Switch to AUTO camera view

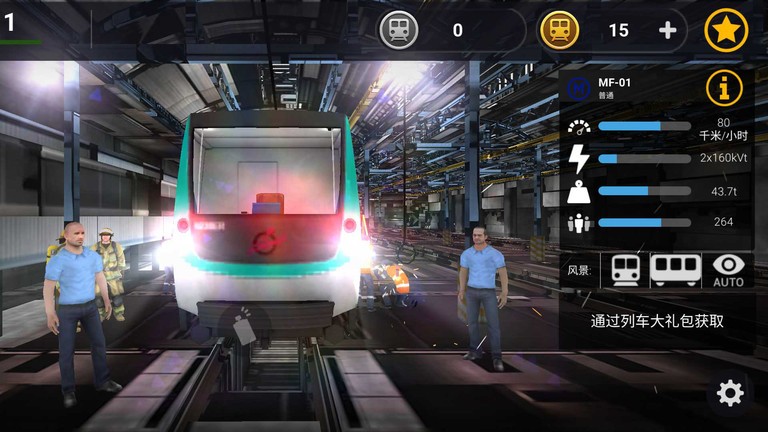click(729, 270)
